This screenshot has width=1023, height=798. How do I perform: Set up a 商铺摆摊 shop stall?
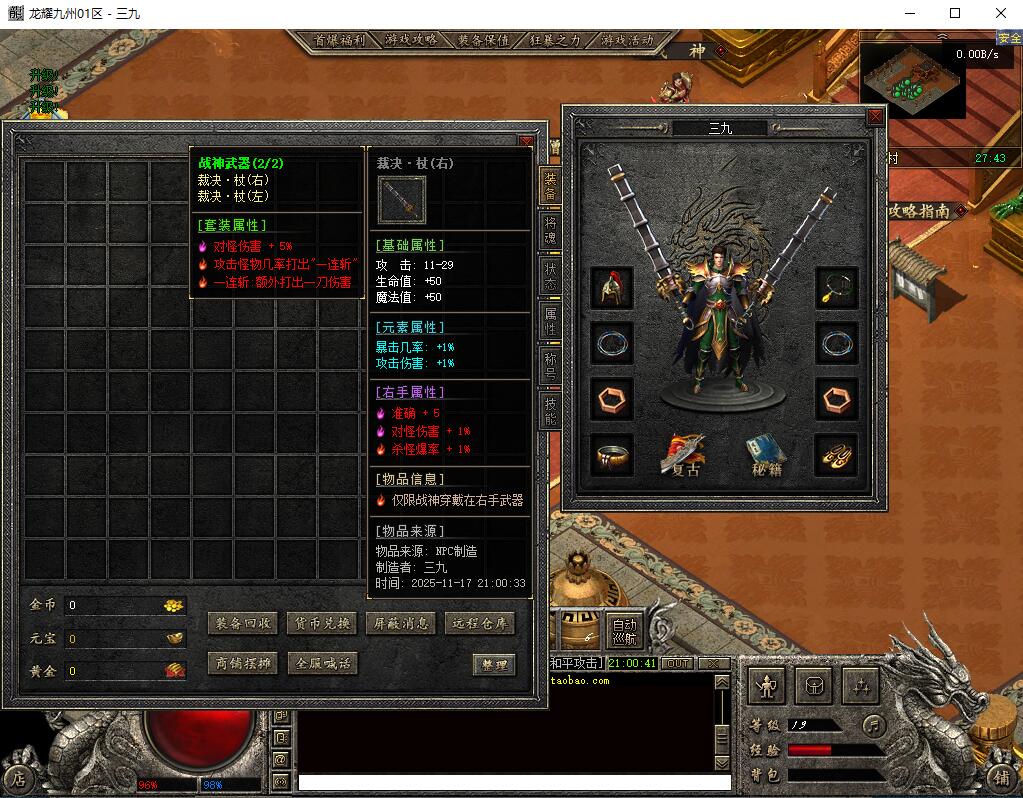click(x=242, y=663)
